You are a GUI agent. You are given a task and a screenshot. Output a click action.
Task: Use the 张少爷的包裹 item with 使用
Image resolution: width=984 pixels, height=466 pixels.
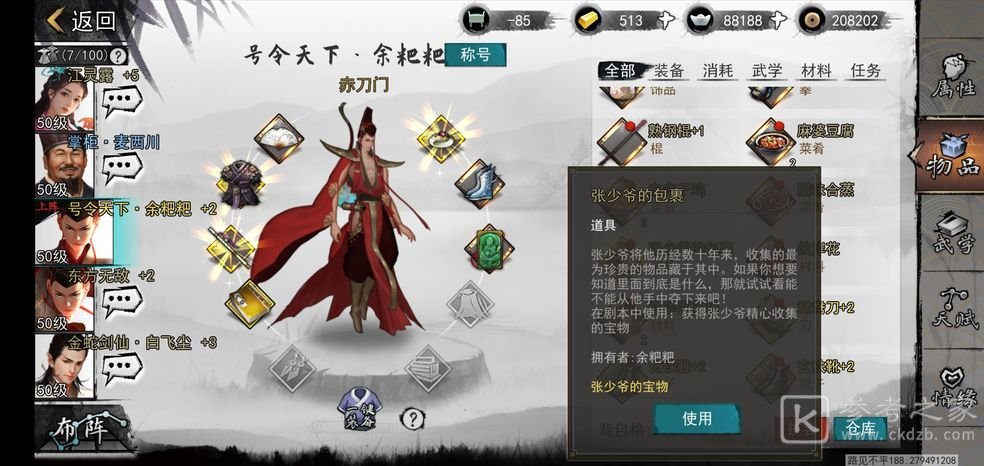pos(697,418)
